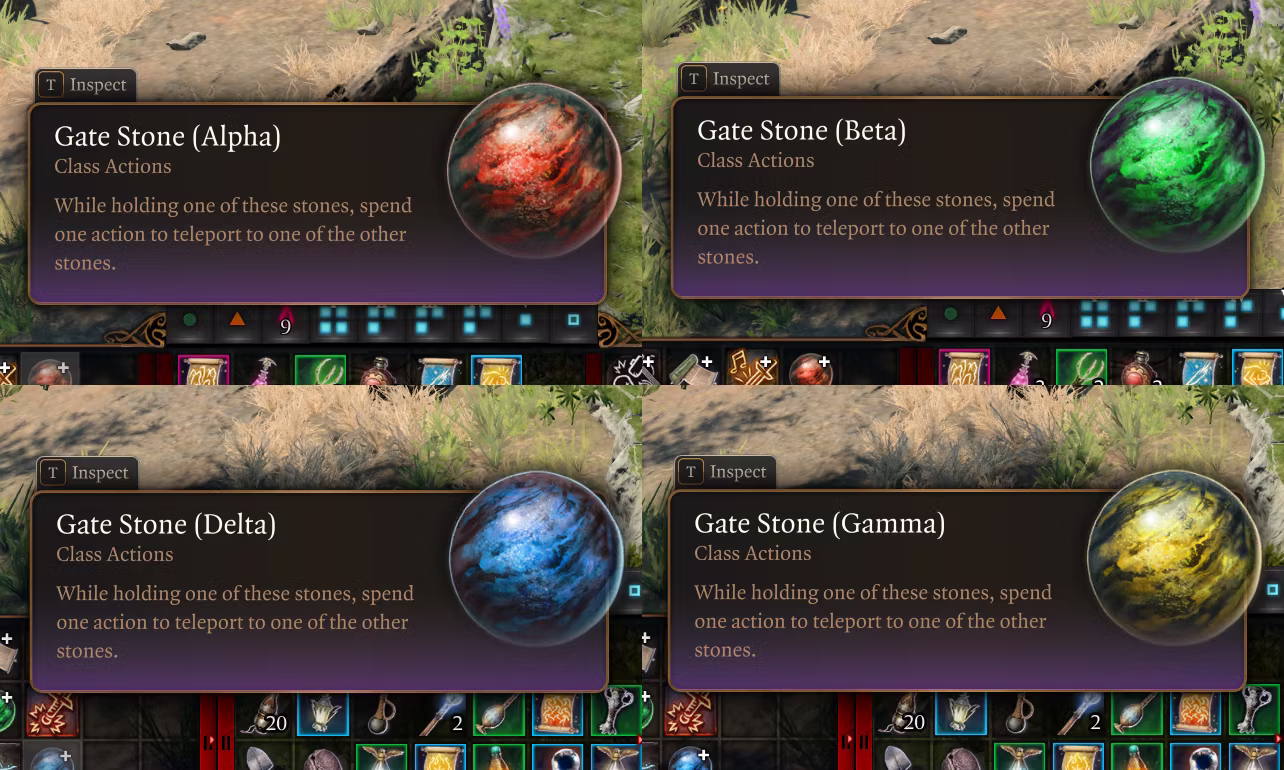Viewport: 1284px width, 770px height.
Task: Open the pink-bordered spell scroll on the hotbar
Action: (202, 372)
